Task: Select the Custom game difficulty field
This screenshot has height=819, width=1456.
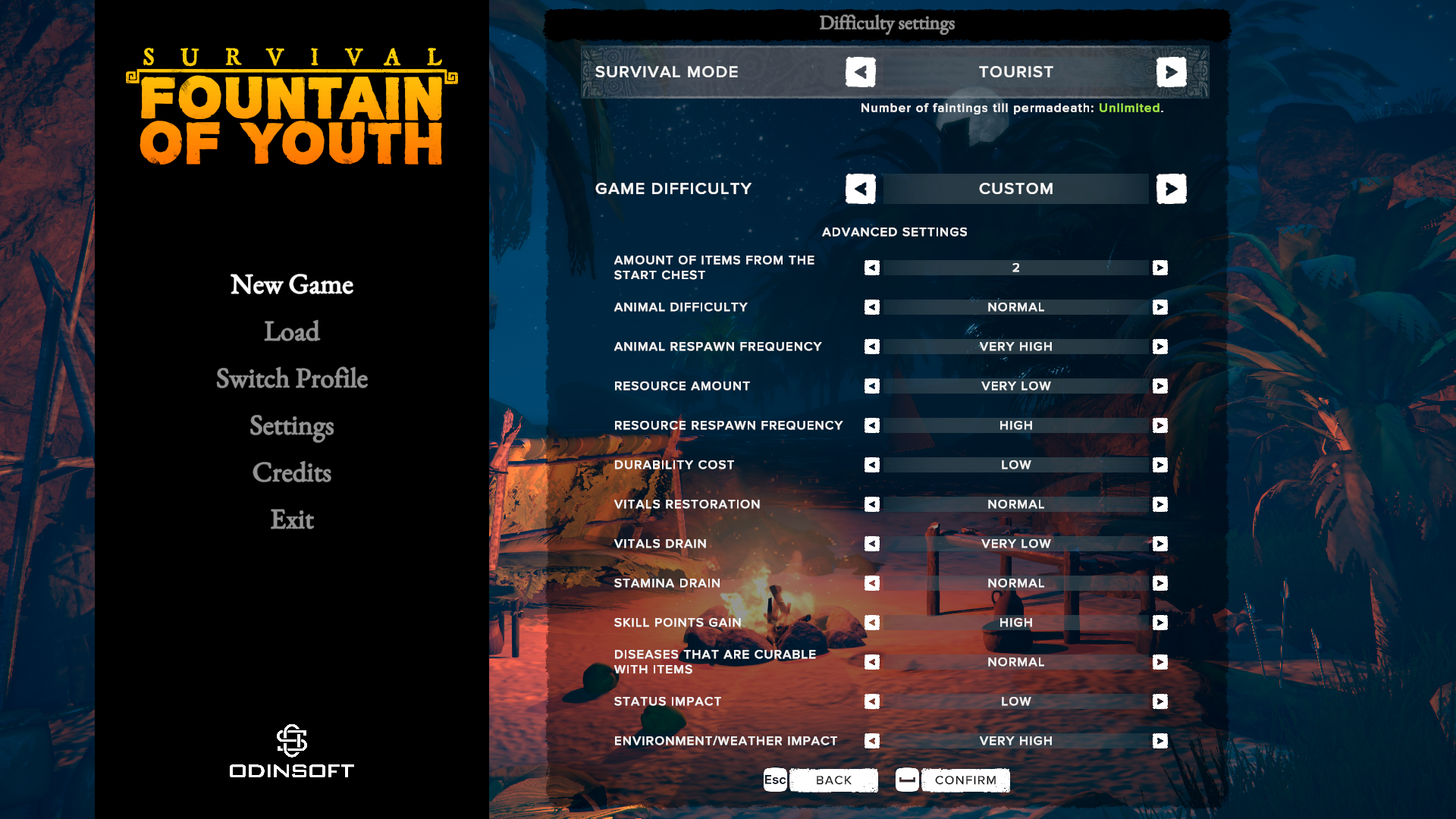Action: tap(1015, 189)
